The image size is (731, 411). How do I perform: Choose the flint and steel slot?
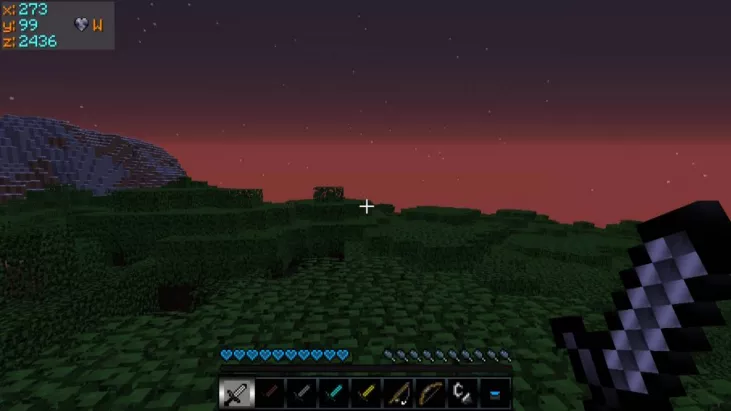click(462, 393)
